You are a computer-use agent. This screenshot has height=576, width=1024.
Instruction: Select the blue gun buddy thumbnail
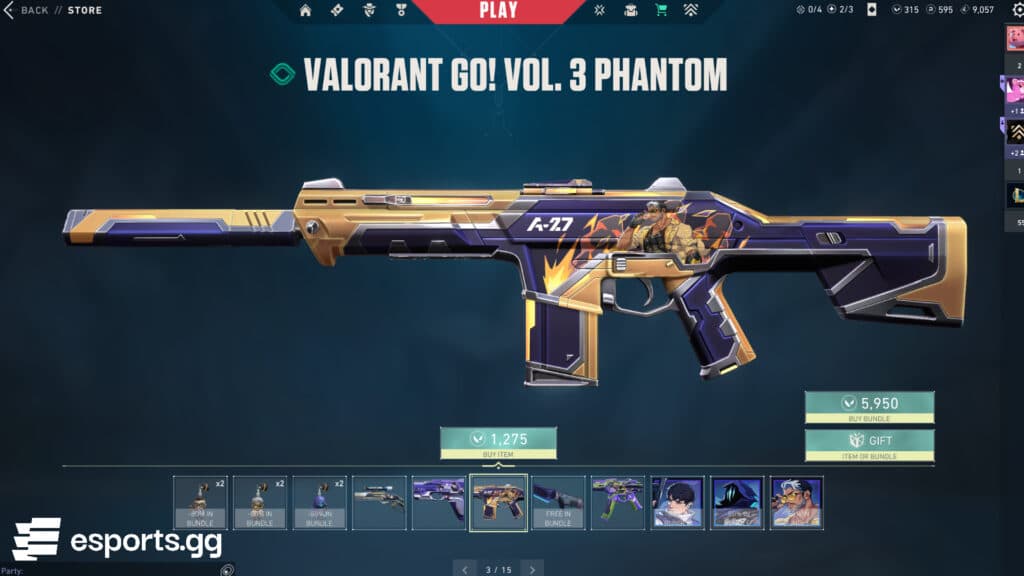tap(320, 502)
